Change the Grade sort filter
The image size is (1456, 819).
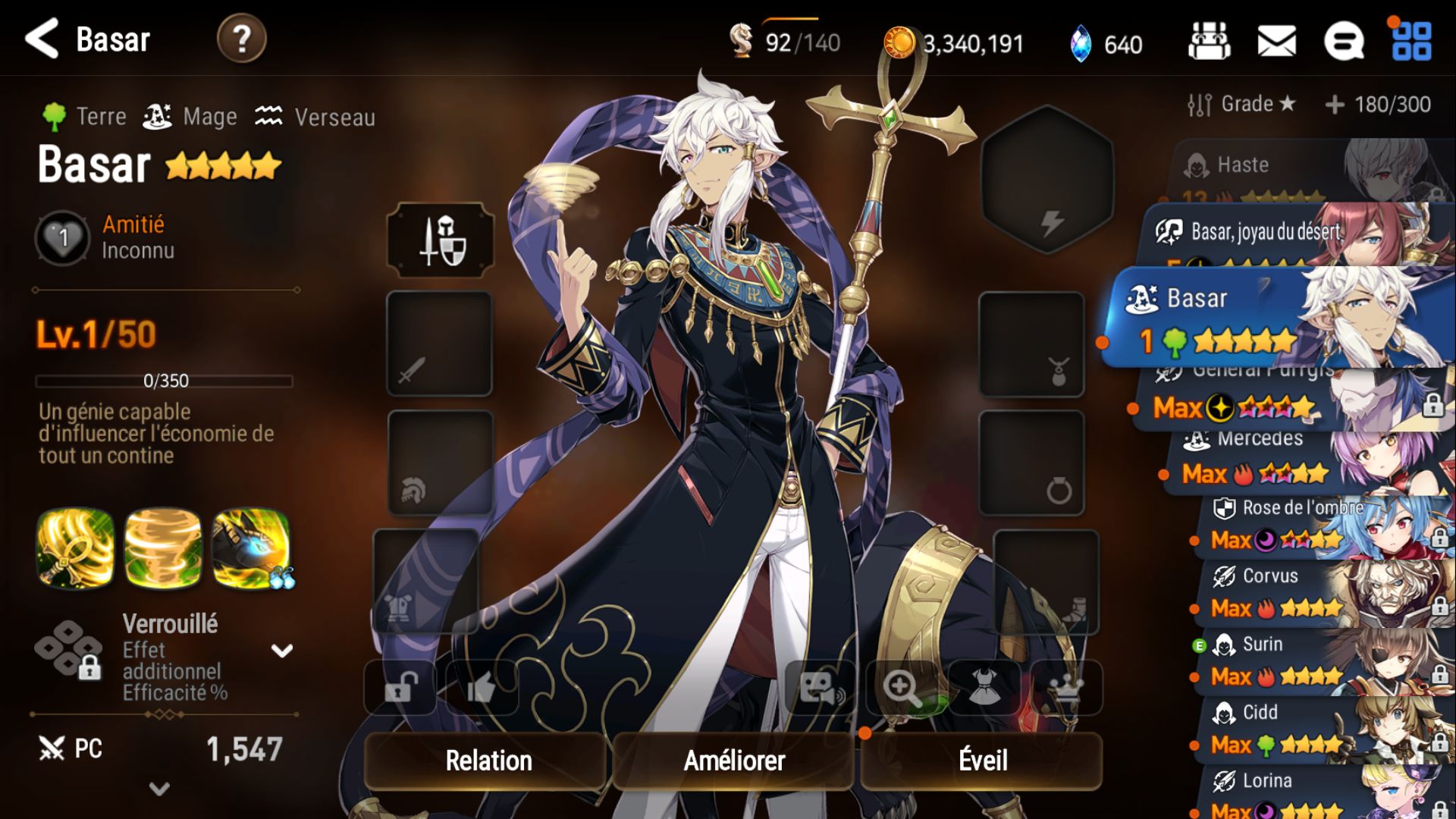click(1241, 104)
